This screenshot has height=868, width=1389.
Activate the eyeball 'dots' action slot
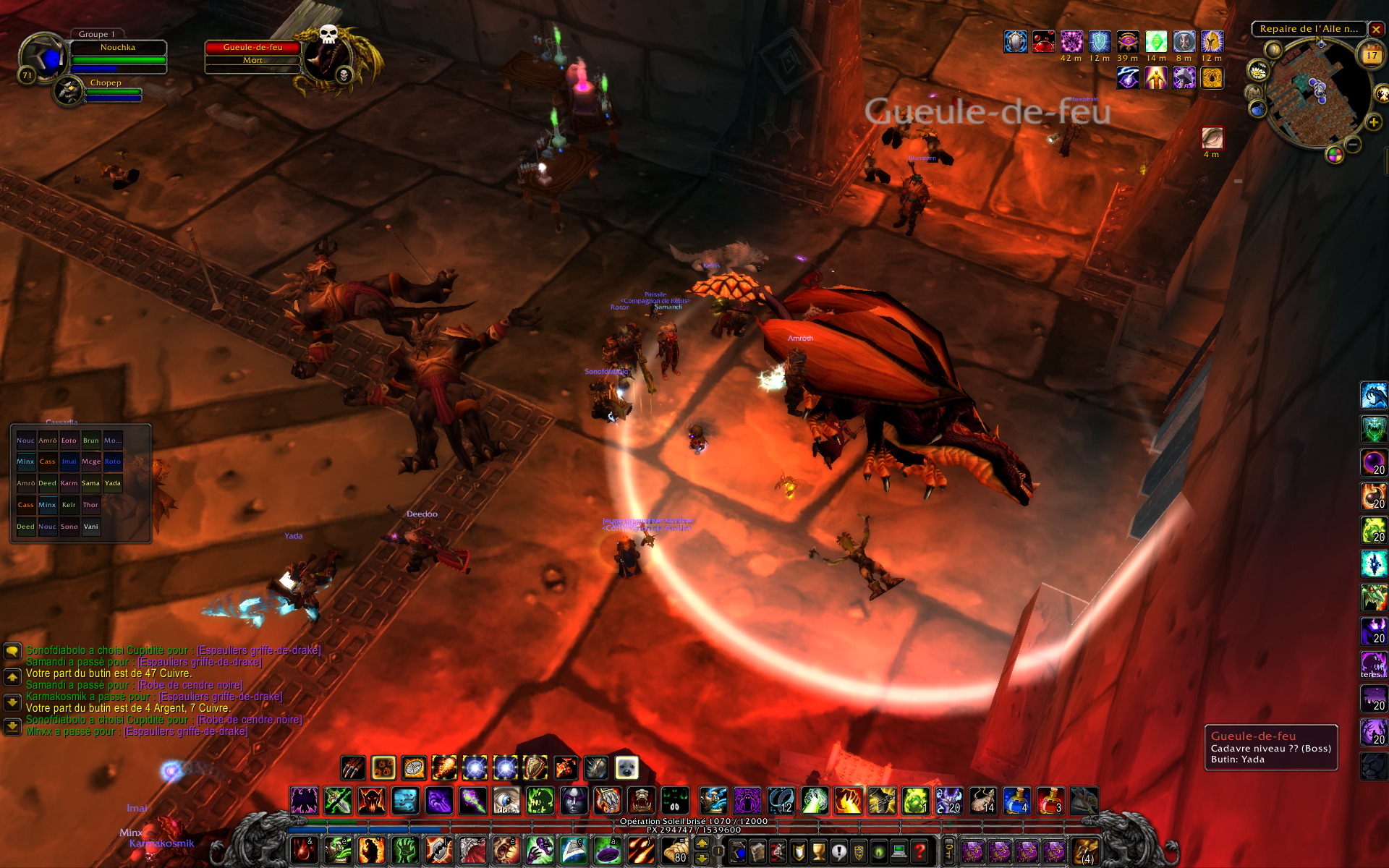(506, 801)
